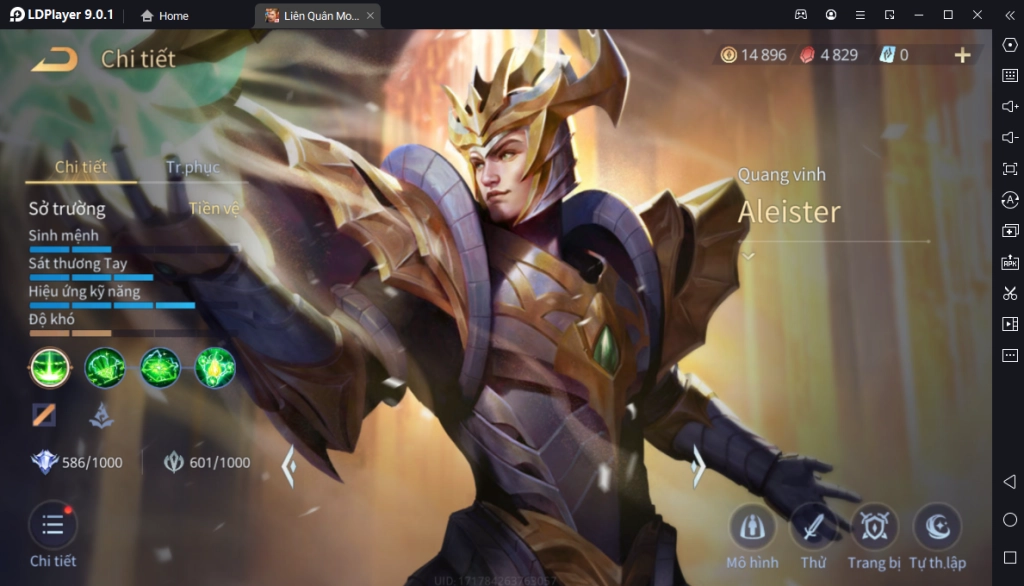
Task: Show the next hero with the right arrow
Action: 698,466
